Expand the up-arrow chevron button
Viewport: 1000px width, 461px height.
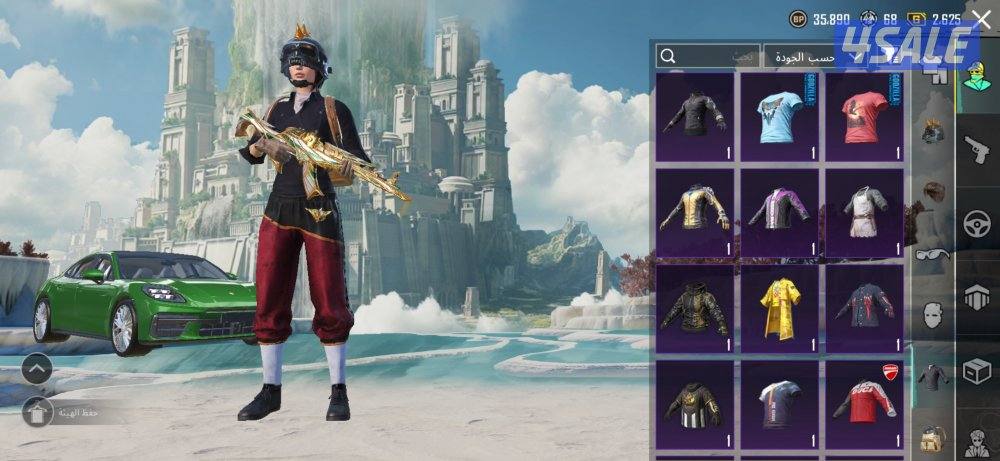click(x=37, y=369)
